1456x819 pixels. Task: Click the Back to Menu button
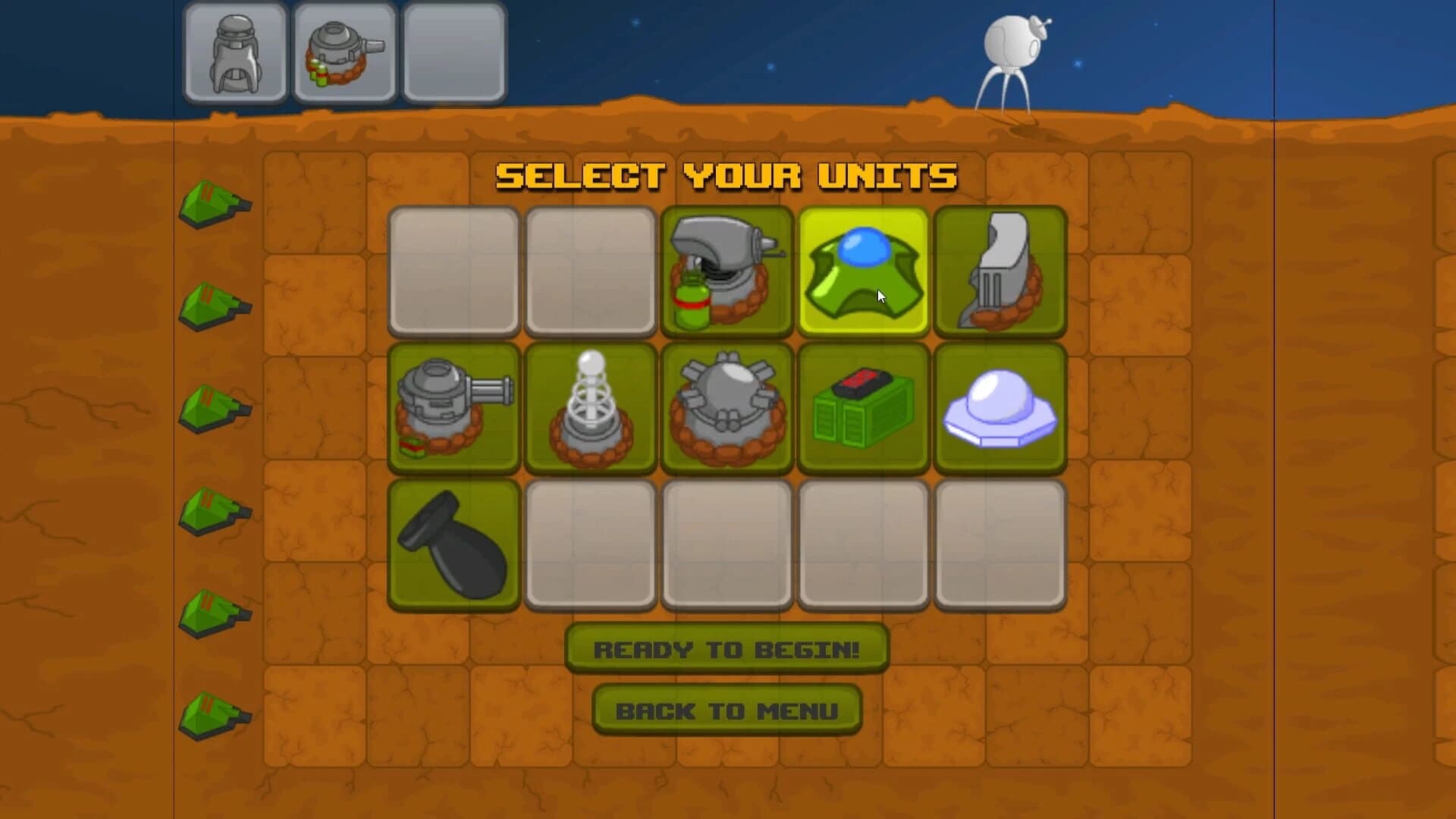(726, 711)
